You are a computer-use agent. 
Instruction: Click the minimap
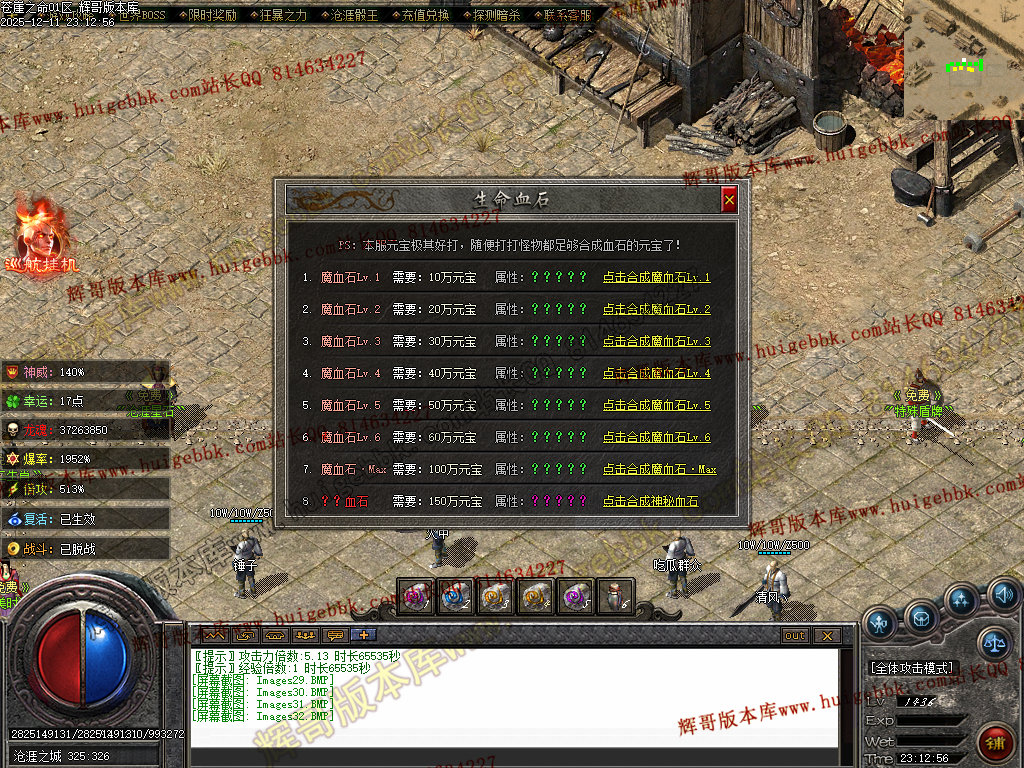963,58
